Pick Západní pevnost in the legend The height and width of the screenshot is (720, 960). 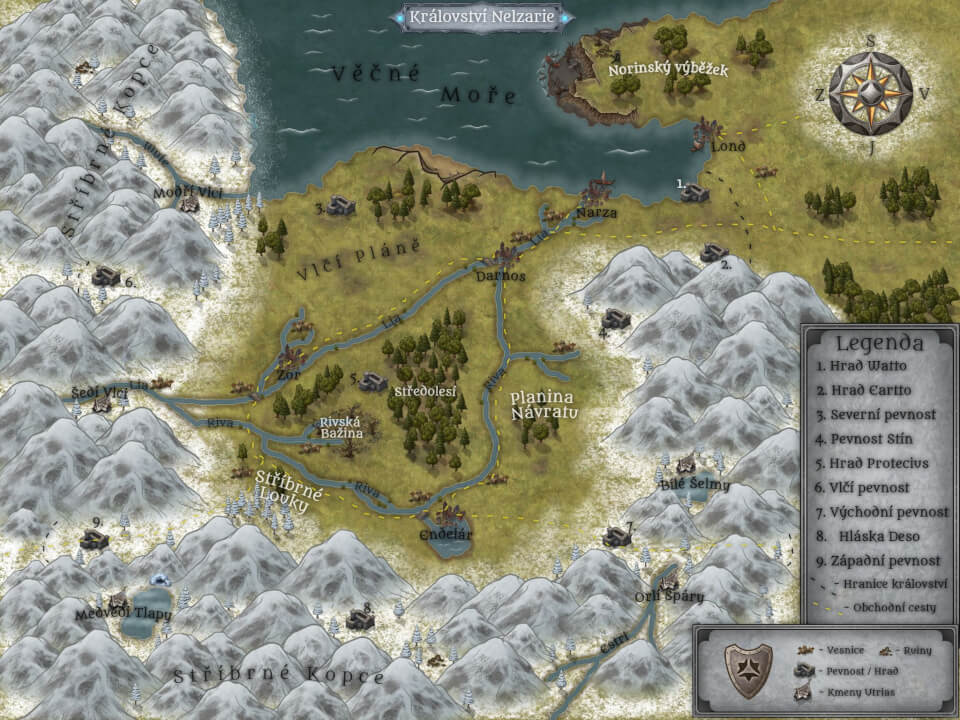tap(879, 560)
